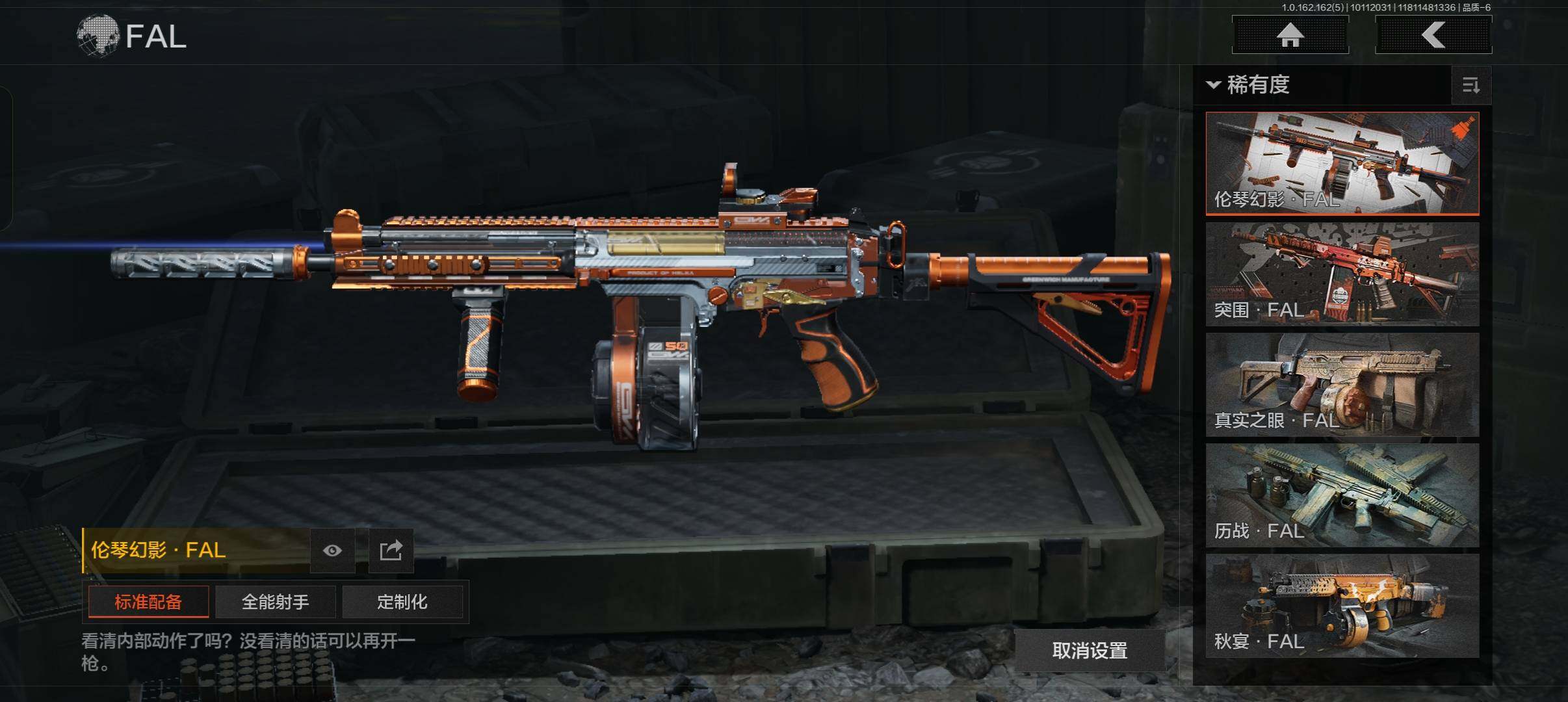Share the weapon skin
This screenshot has width=1568, height=702.
coord(391,551)
